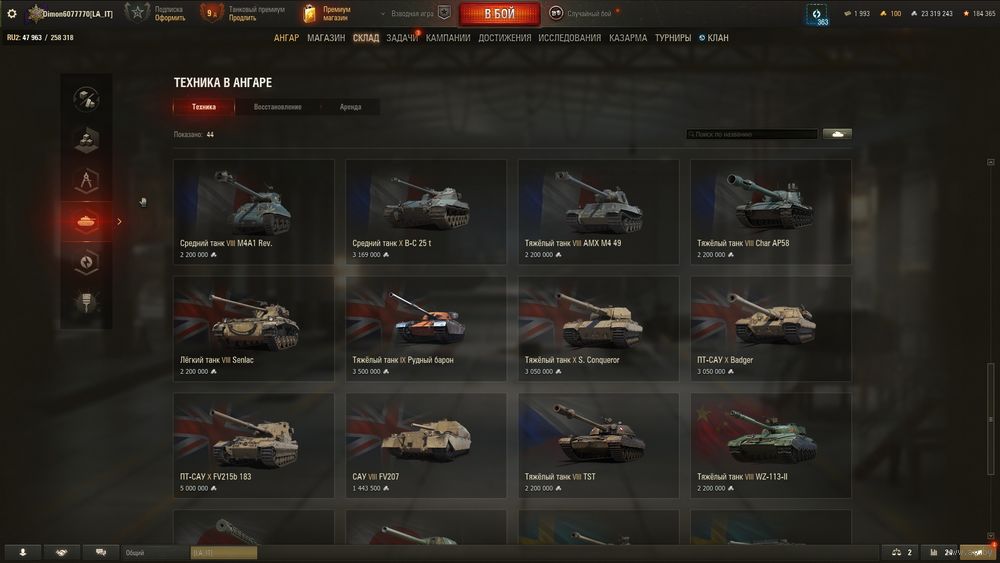
Task: Select the WZ-113-II heavy tank card
Action: [771, 445]
